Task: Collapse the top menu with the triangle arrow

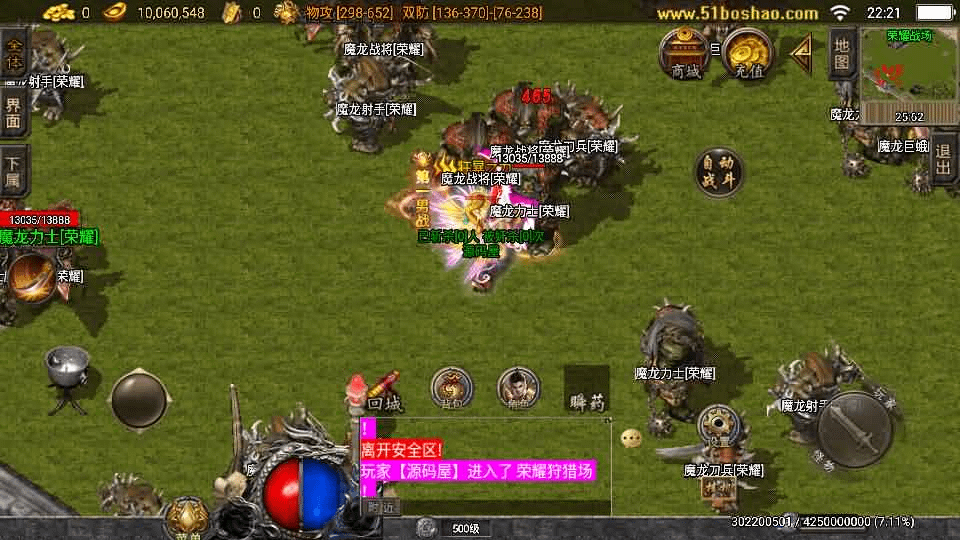Action: tap(801, 52)
